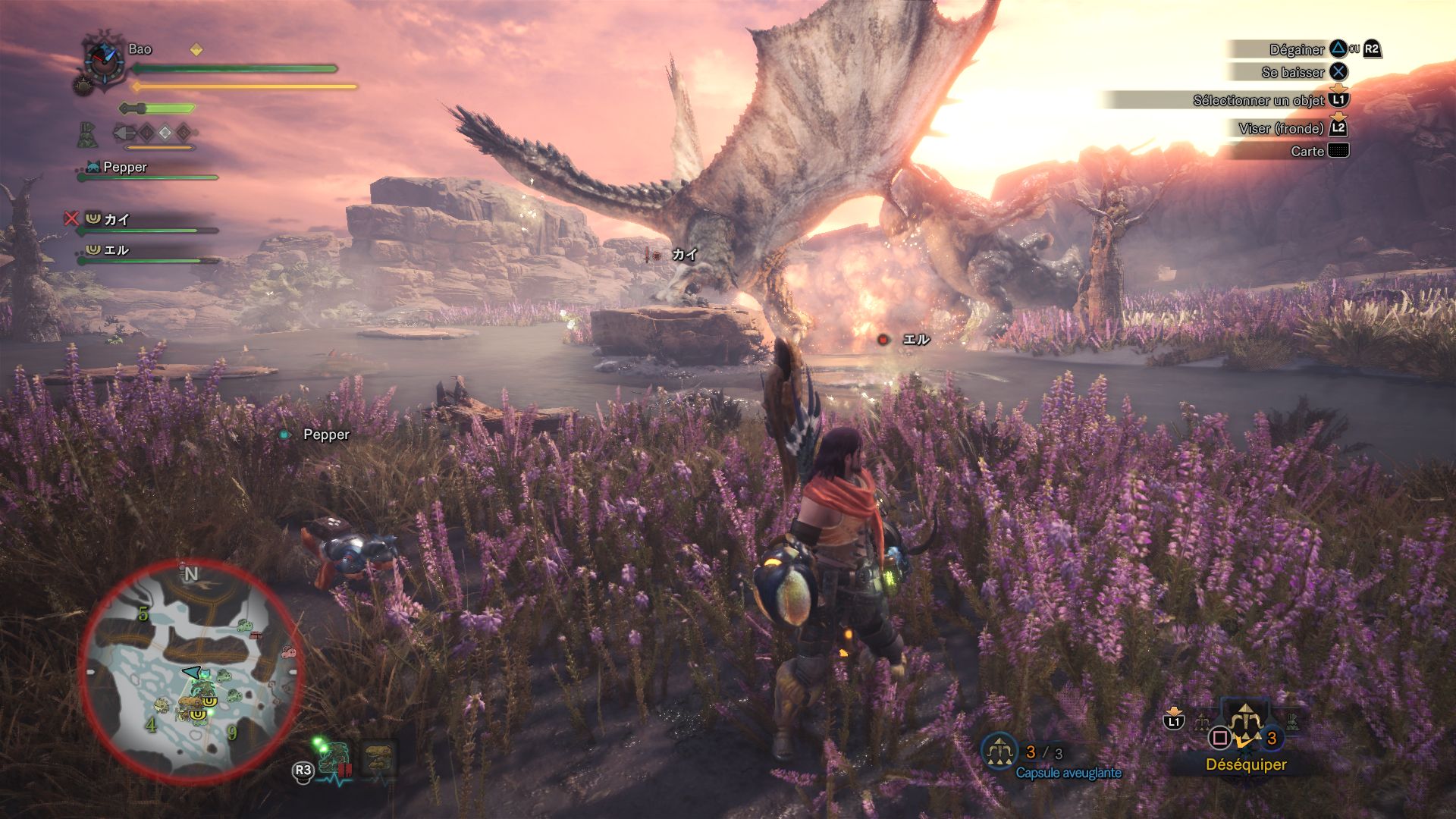Click the red supply box minimap marker
Image resolution: width=1456 pixels, height=819 pixels.
point(256,635)
